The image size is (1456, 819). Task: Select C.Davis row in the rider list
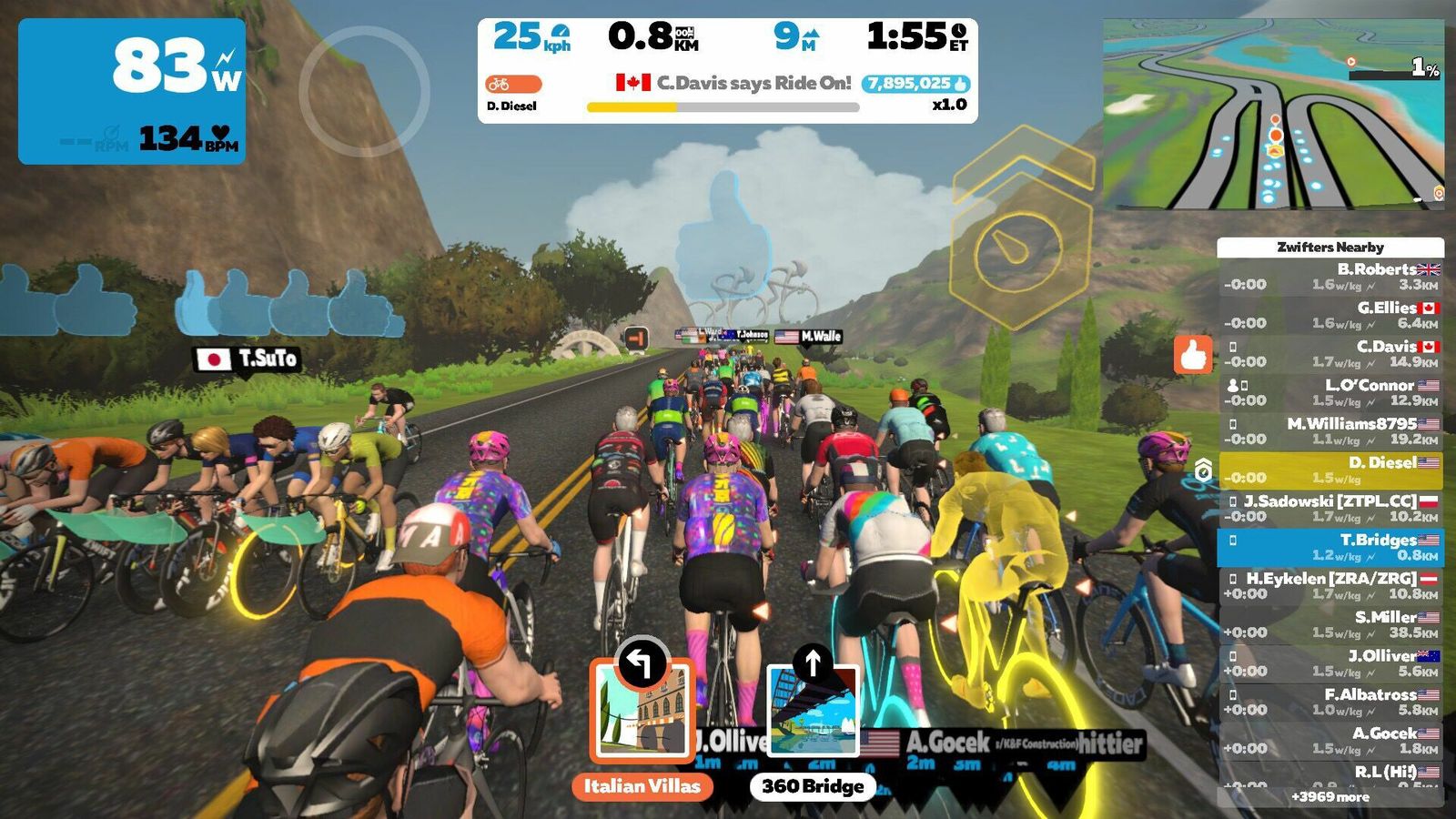1330,354
